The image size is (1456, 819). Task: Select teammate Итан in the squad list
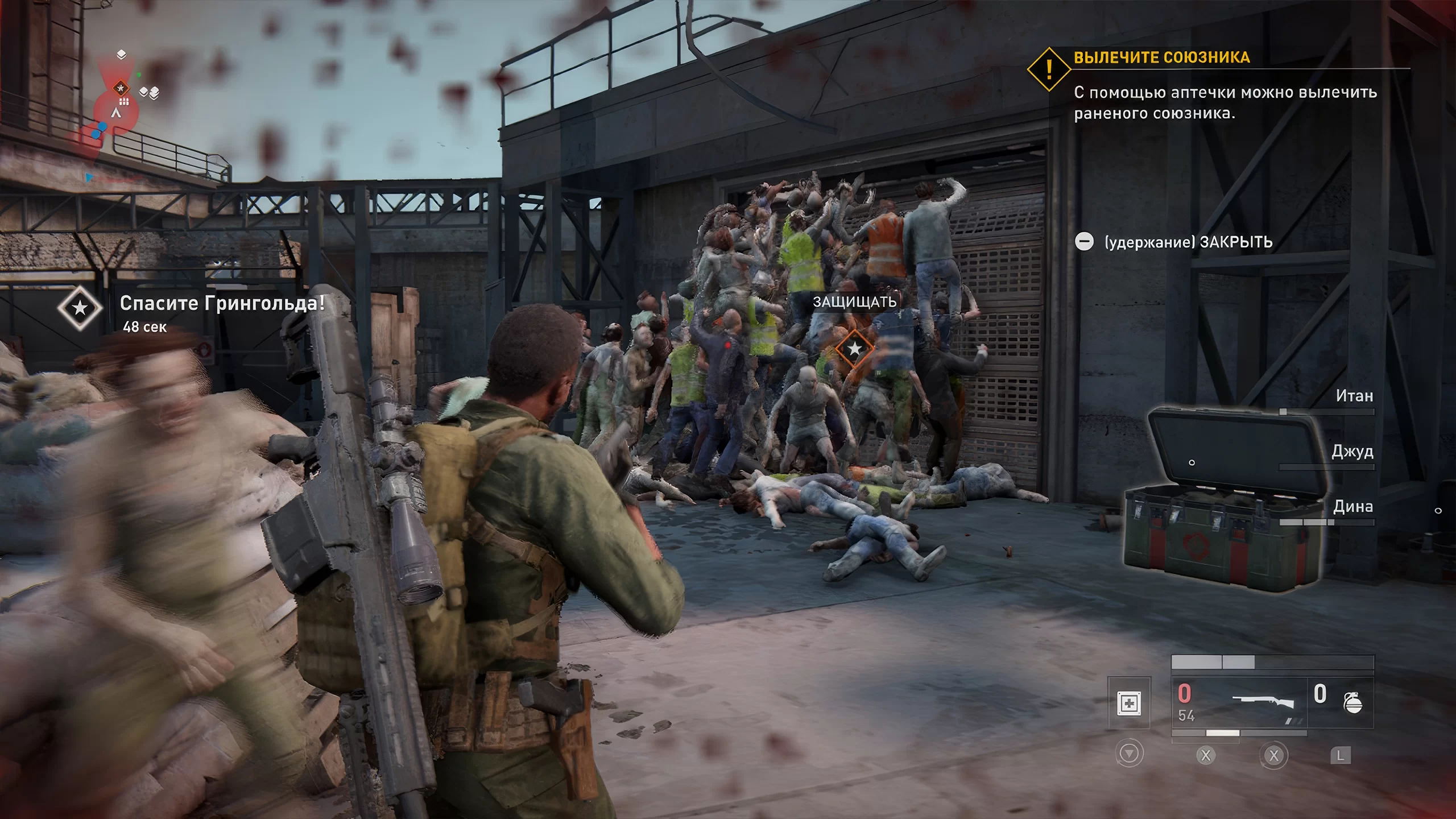1354,396
